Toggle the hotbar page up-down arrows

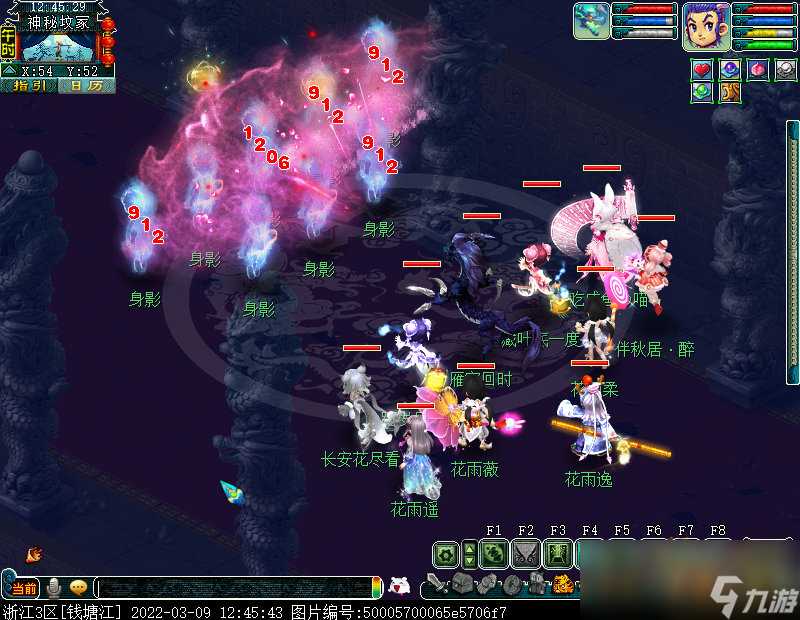pos(469,554)
